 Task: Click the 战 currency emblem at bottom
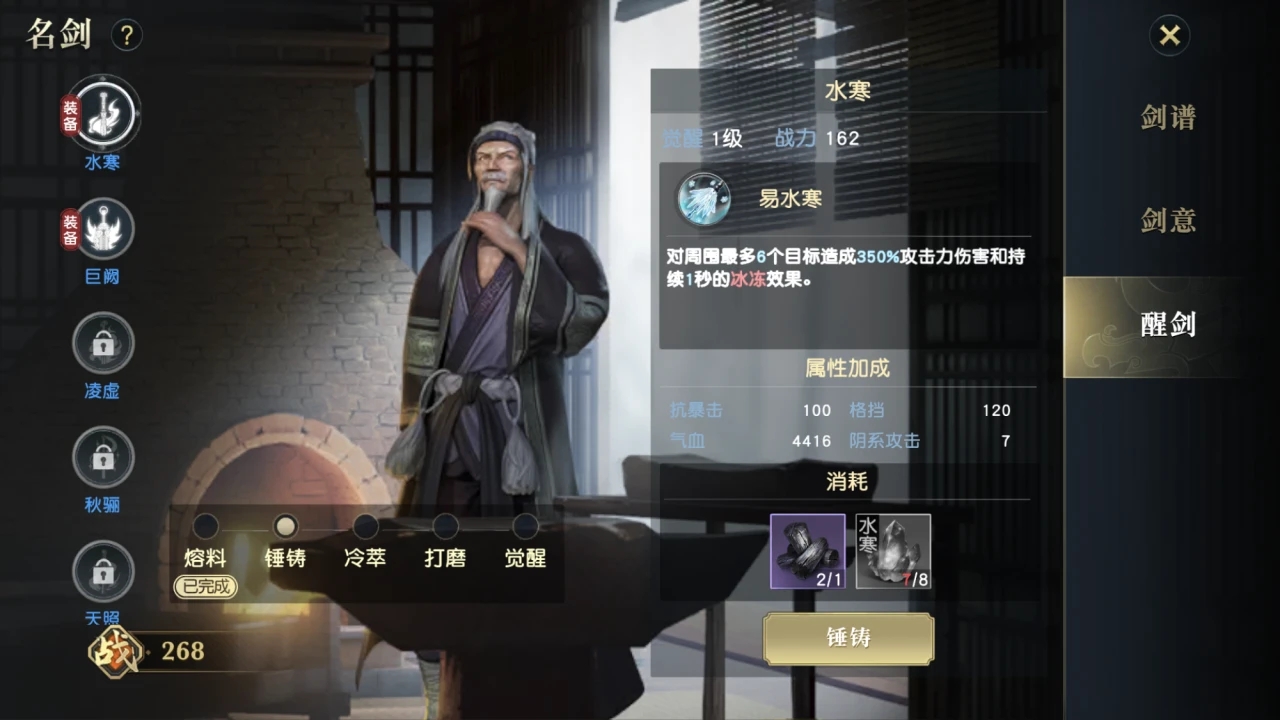(x=115, y=652)
